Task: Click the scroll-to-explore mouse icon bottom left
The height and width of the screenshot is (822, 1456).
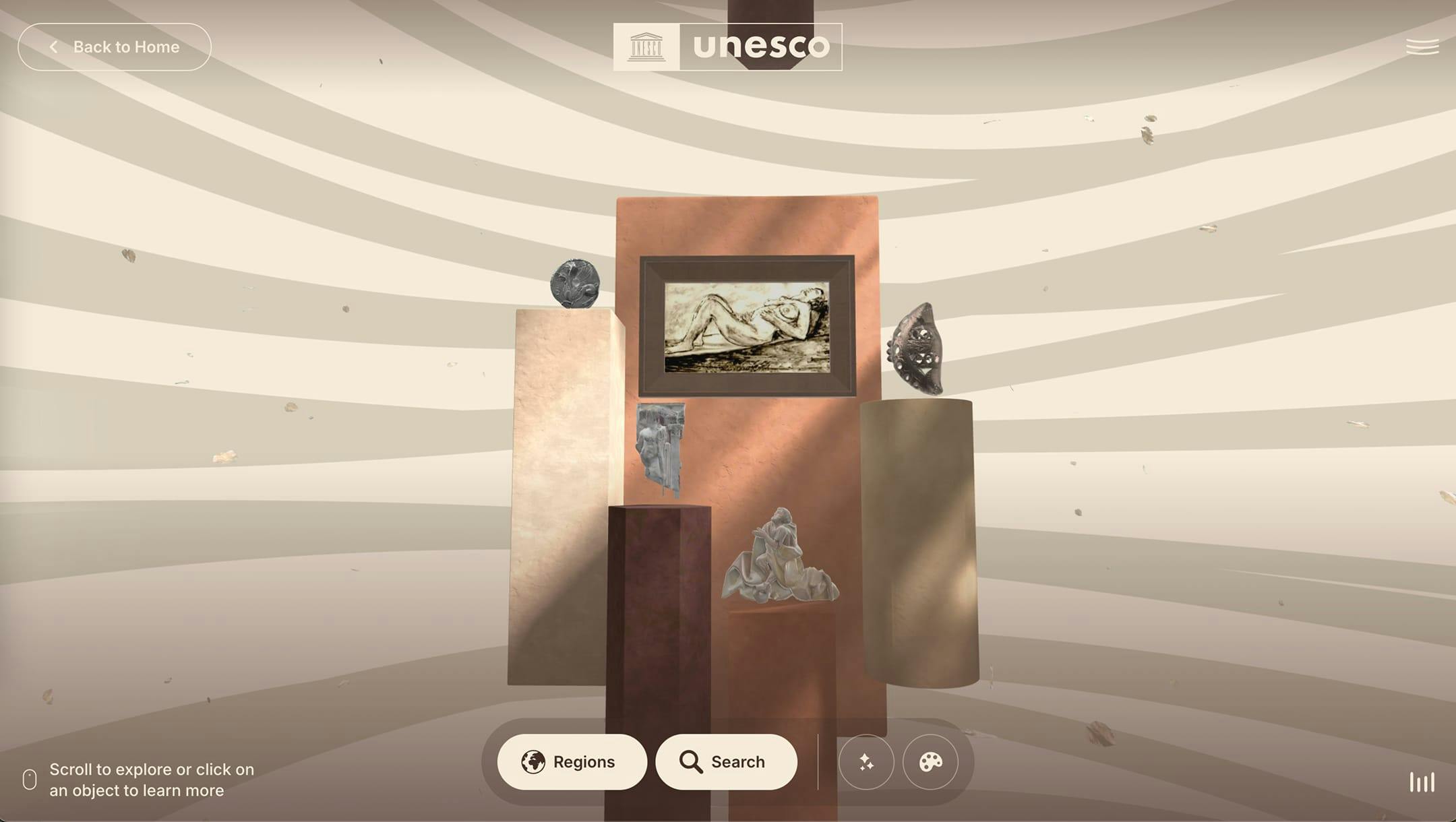Action: pos(28,780)
